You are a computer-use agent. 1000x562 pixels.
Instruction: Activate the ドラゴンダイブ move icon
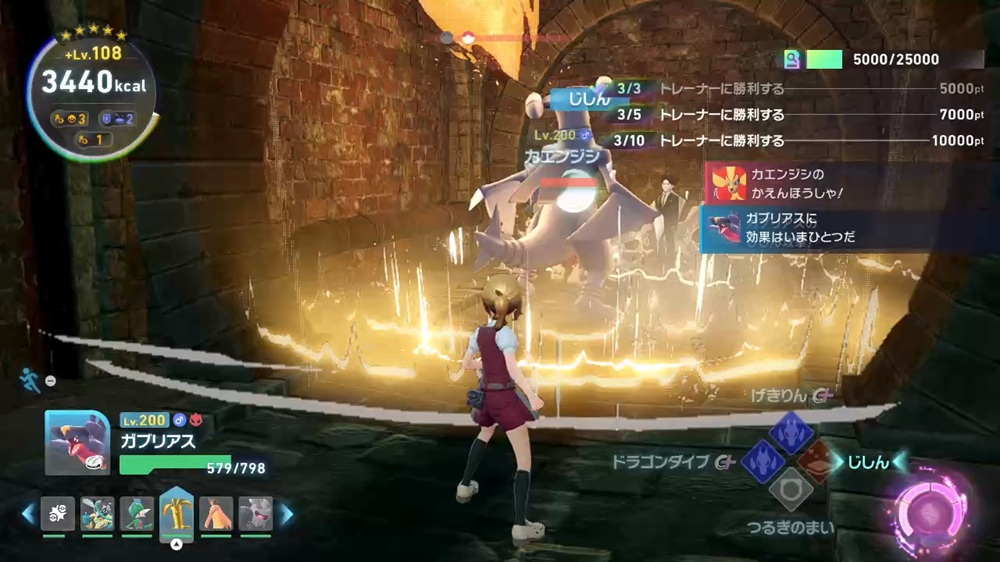pyautogui.click(x=763, y=462)
